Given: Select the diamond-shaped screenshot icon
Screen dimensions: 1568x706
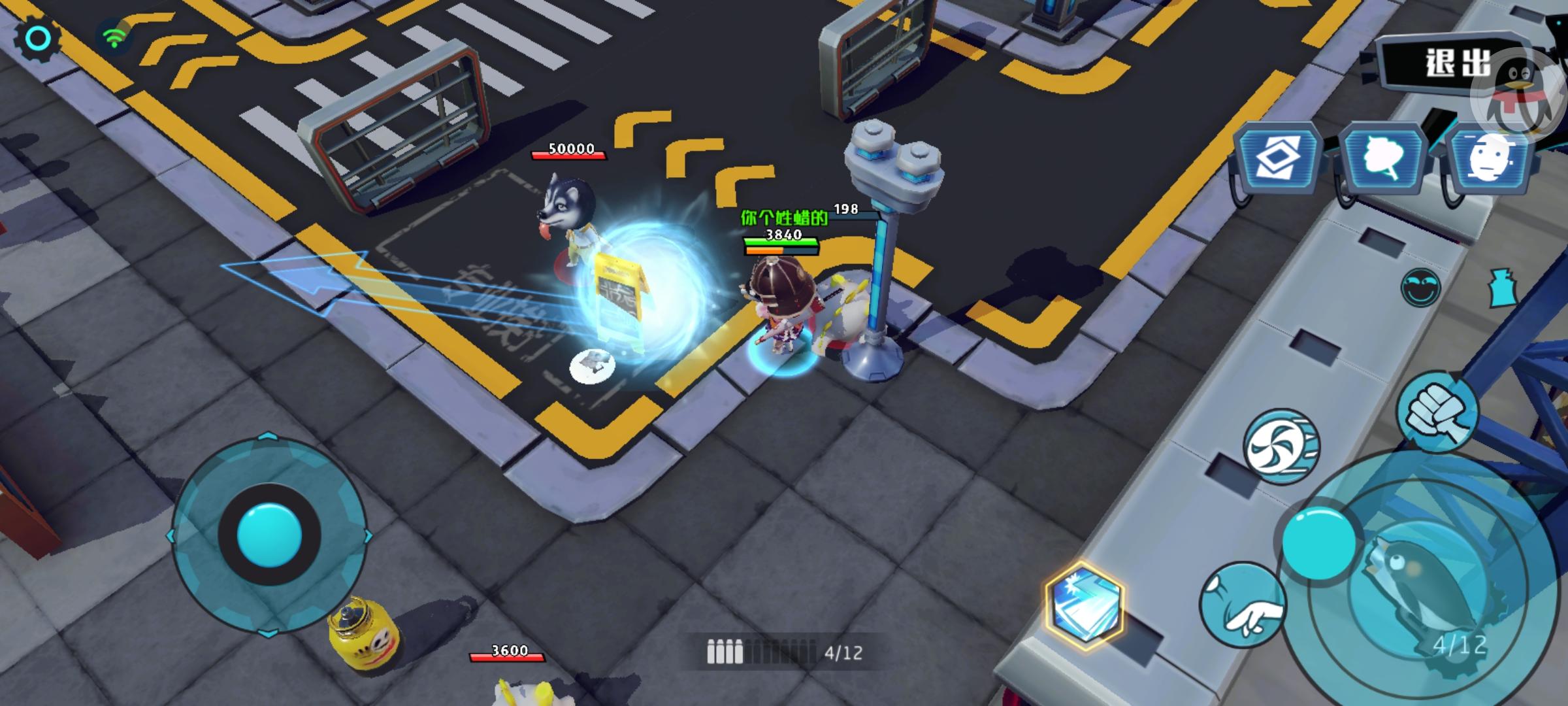Looking at the screenshot, I should [1279, 160].
